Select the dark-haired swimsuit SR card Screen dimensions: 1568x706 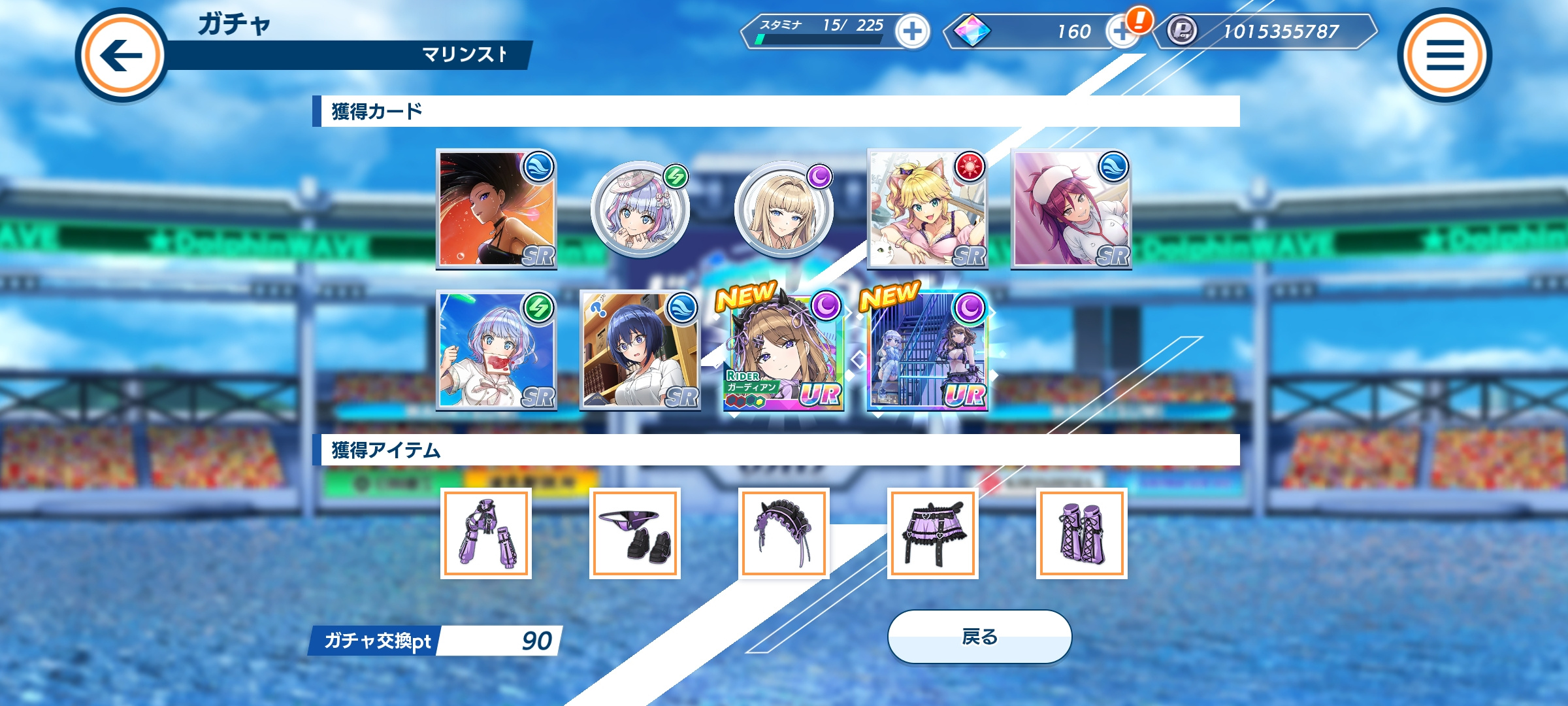[497, 209]
